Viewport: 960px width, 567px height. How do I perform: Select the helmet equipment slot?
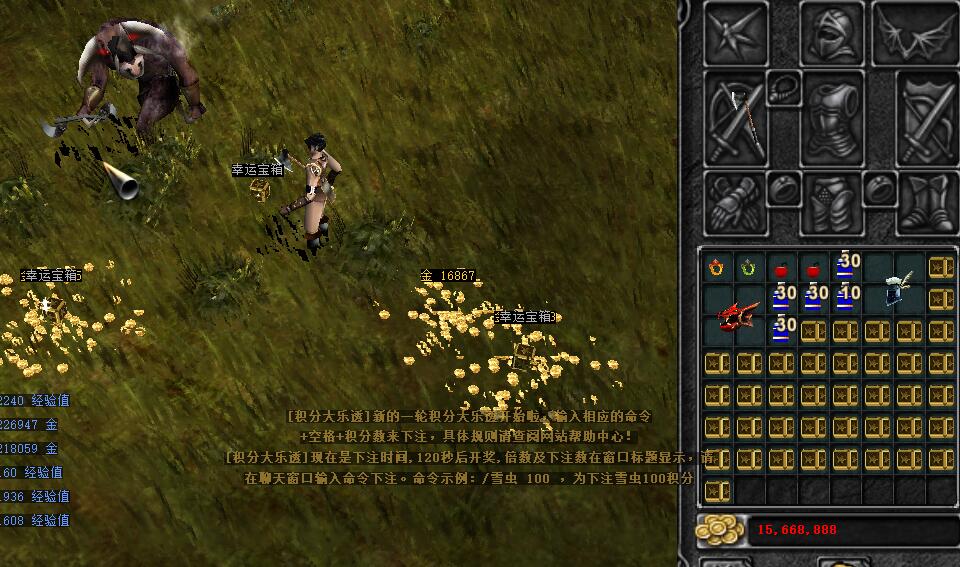[x=831, y=34]
